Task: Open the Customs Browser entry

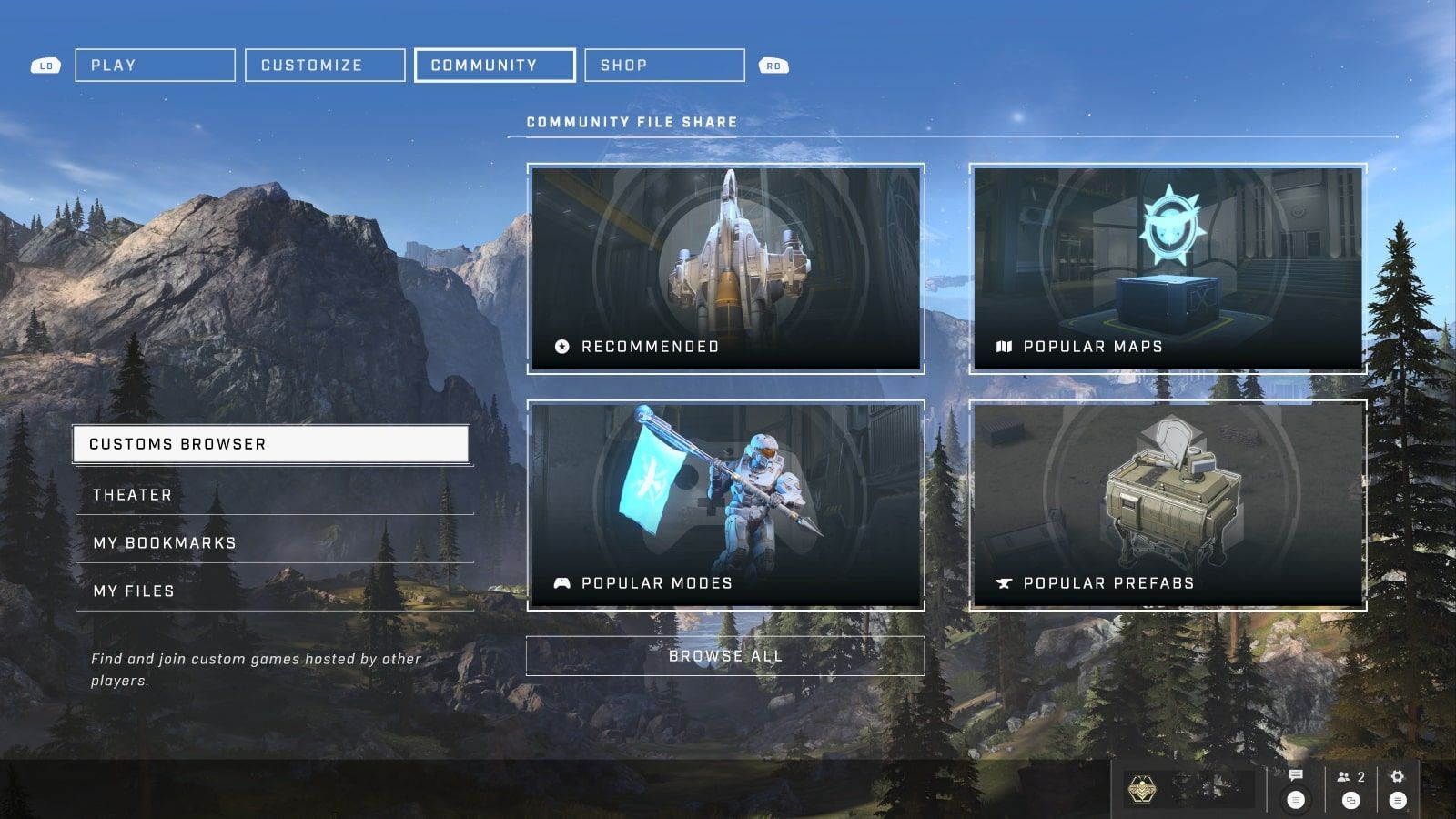Action: [271, 444]
